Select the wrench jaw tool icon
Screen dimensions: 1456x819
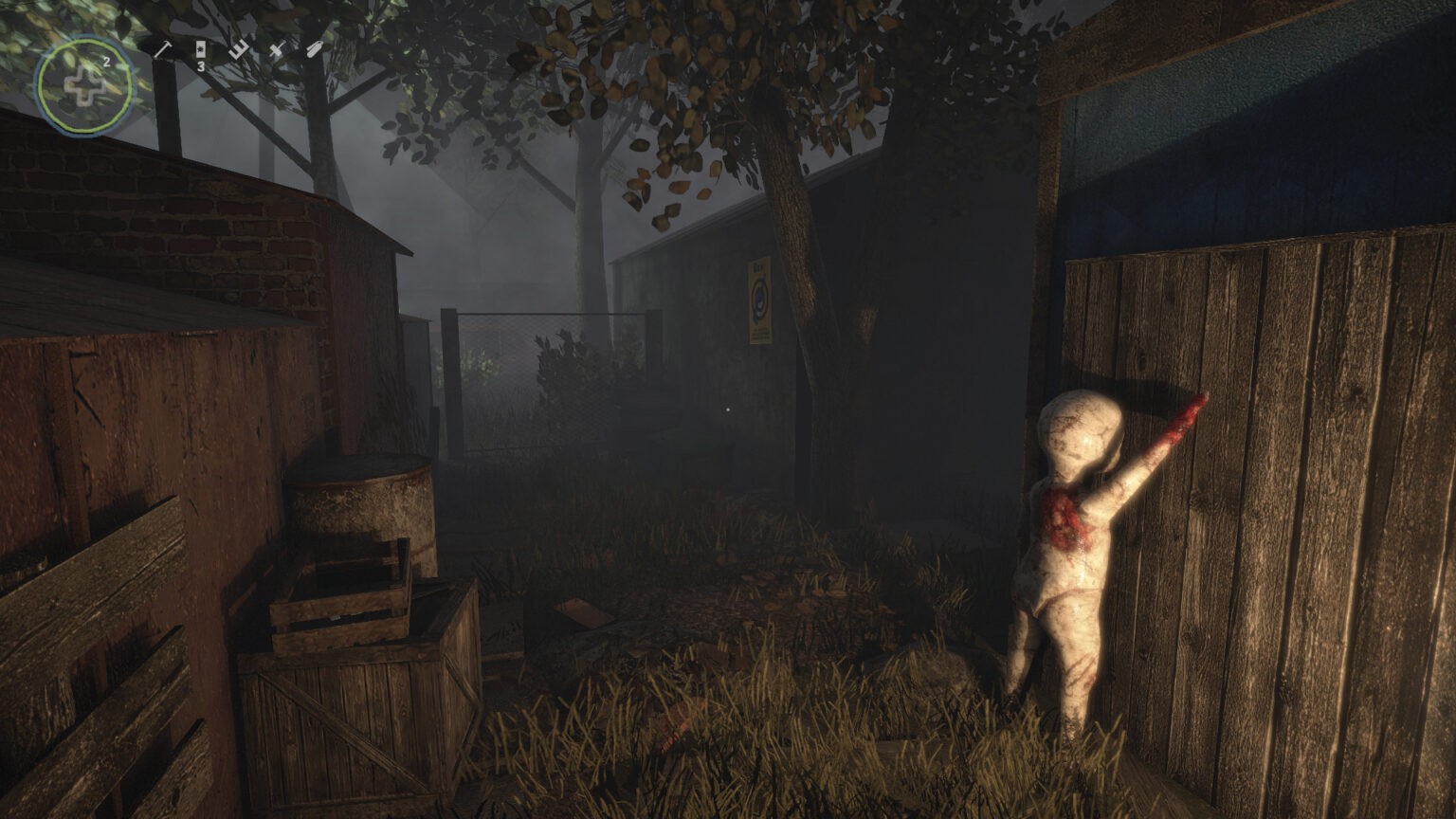239,50
